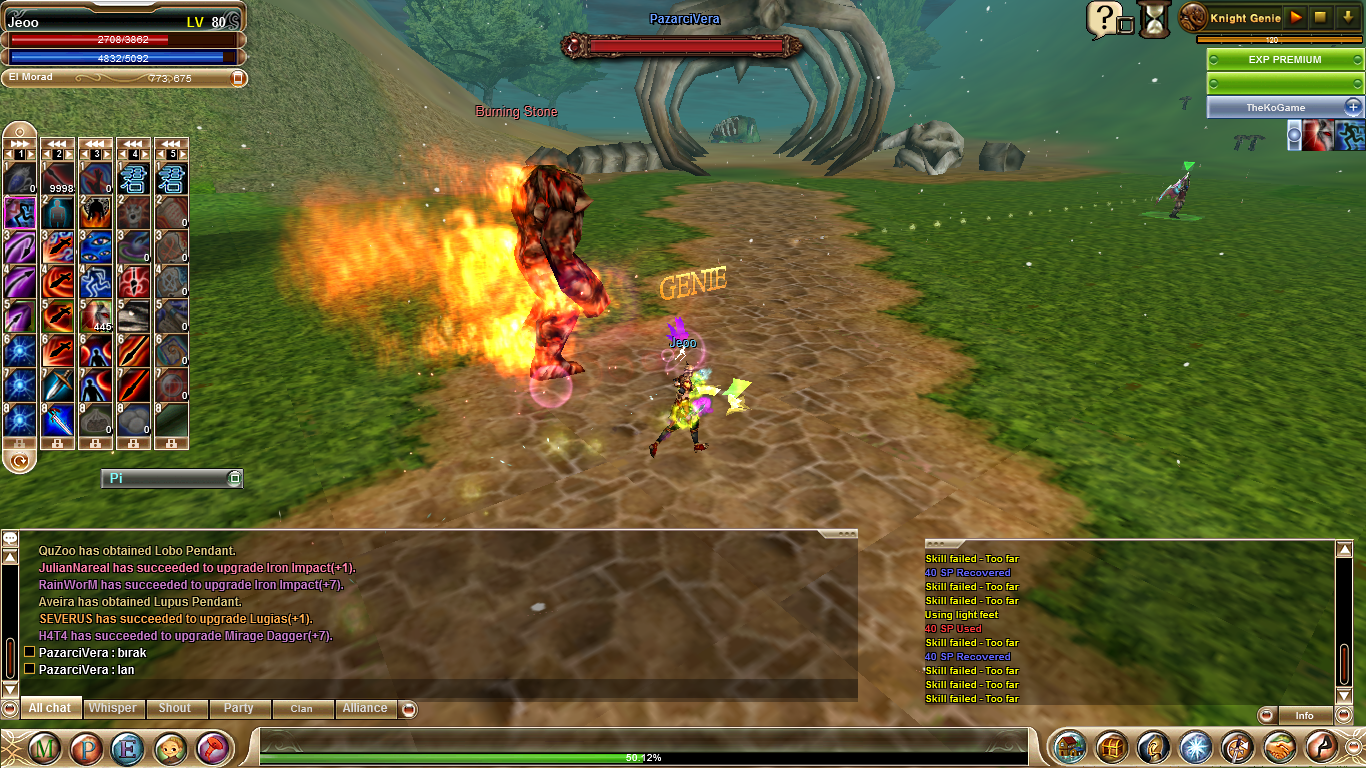Screen dimensions: 1366x768
Task: Open the Info tab of the log window
Action: 1304,715
